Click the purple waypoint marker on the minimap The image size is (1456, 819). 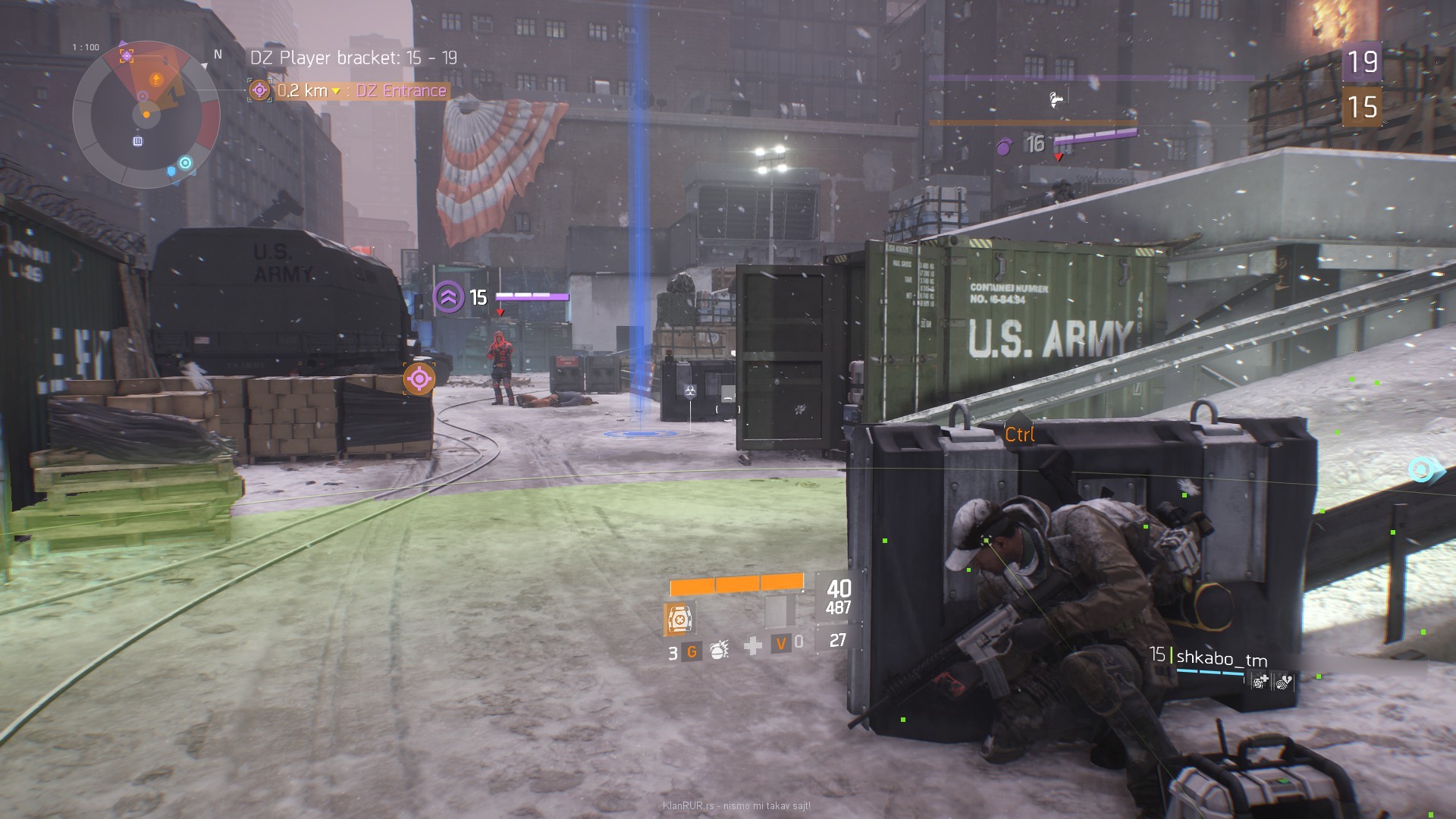coord(127,55)
